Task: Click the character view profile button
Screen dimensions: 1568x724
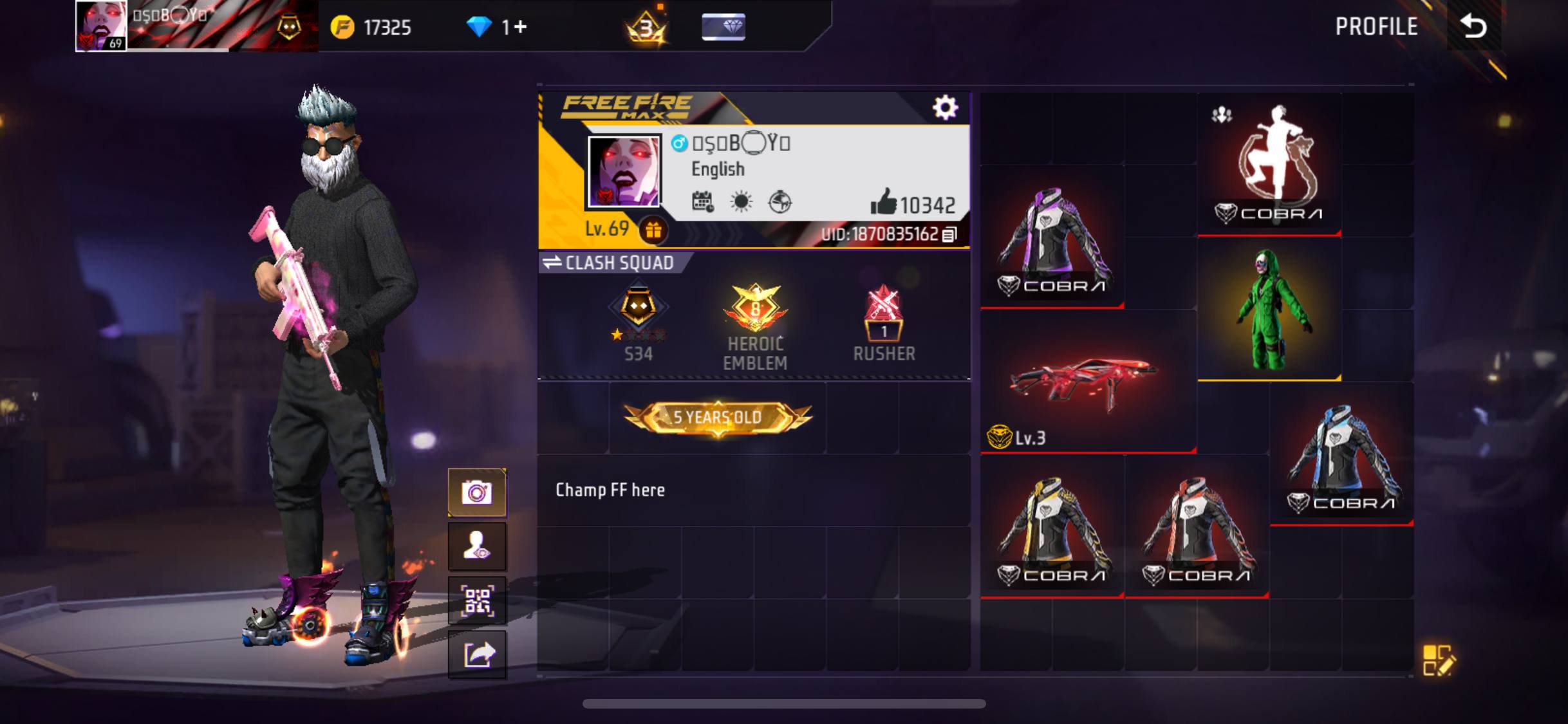Action: click(x=477, y=546)
